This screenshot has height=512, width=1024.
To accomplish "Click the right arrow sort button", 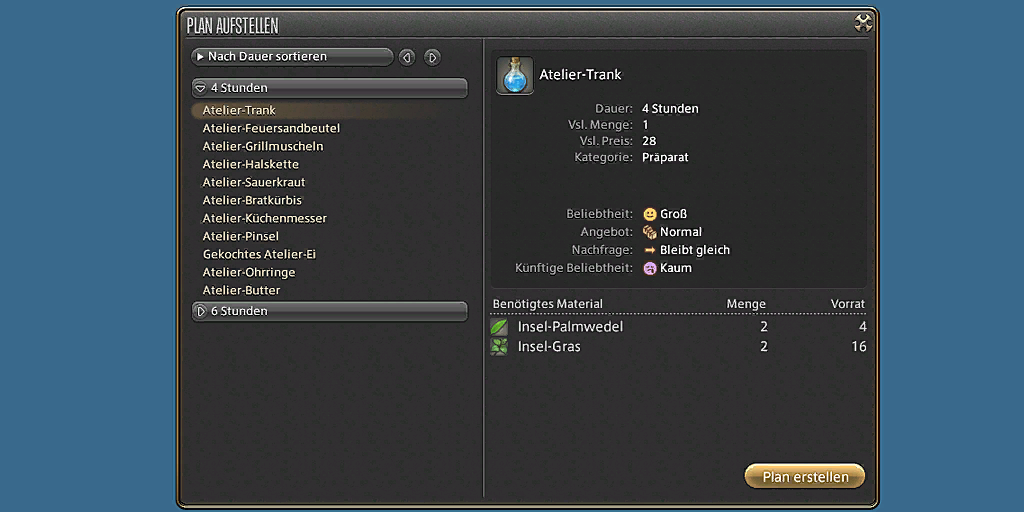I will [x=432, y=58].
